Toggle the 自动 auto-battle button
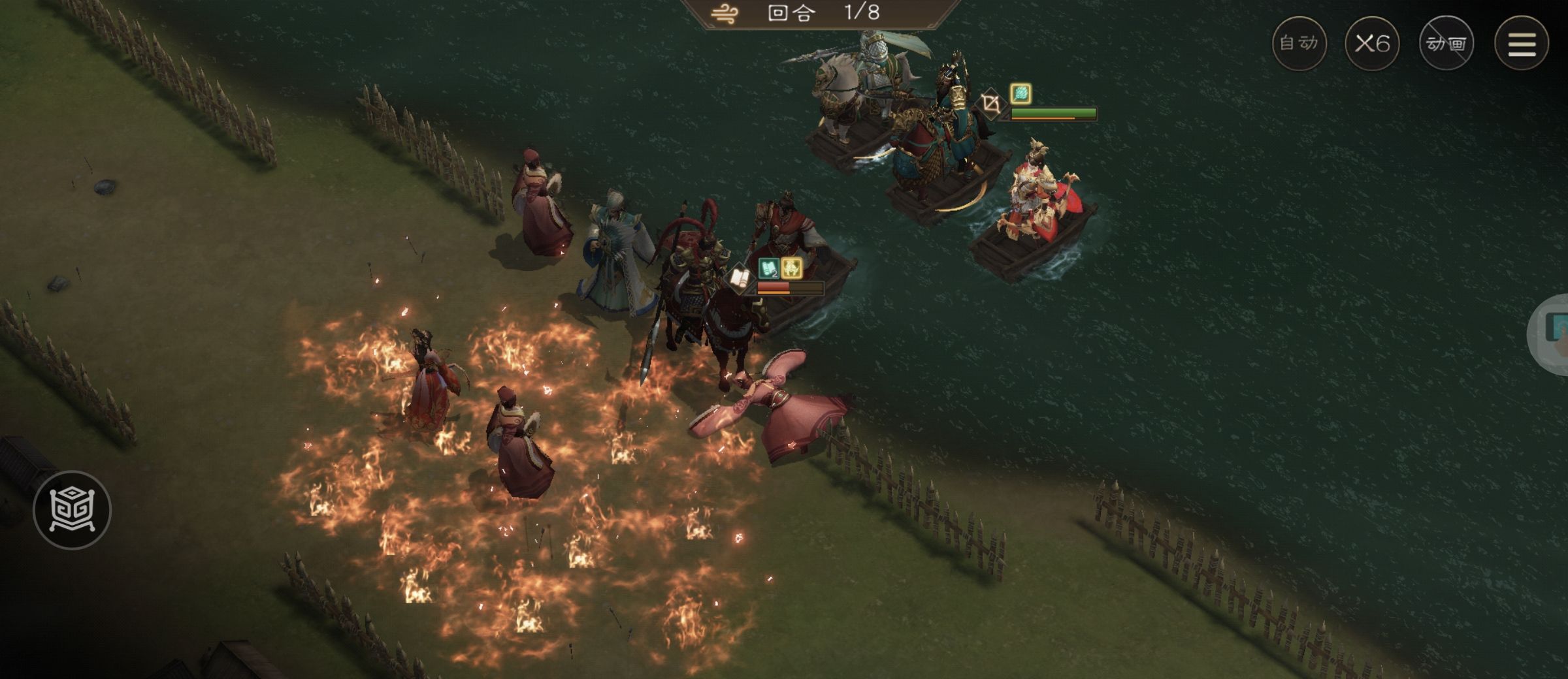 point(1299,44)
